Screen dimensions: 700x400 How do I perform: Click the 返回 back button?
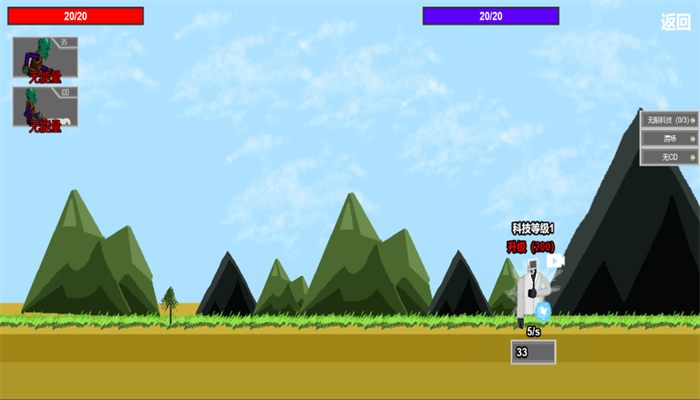pyautogui.click(x=675, y=22)
